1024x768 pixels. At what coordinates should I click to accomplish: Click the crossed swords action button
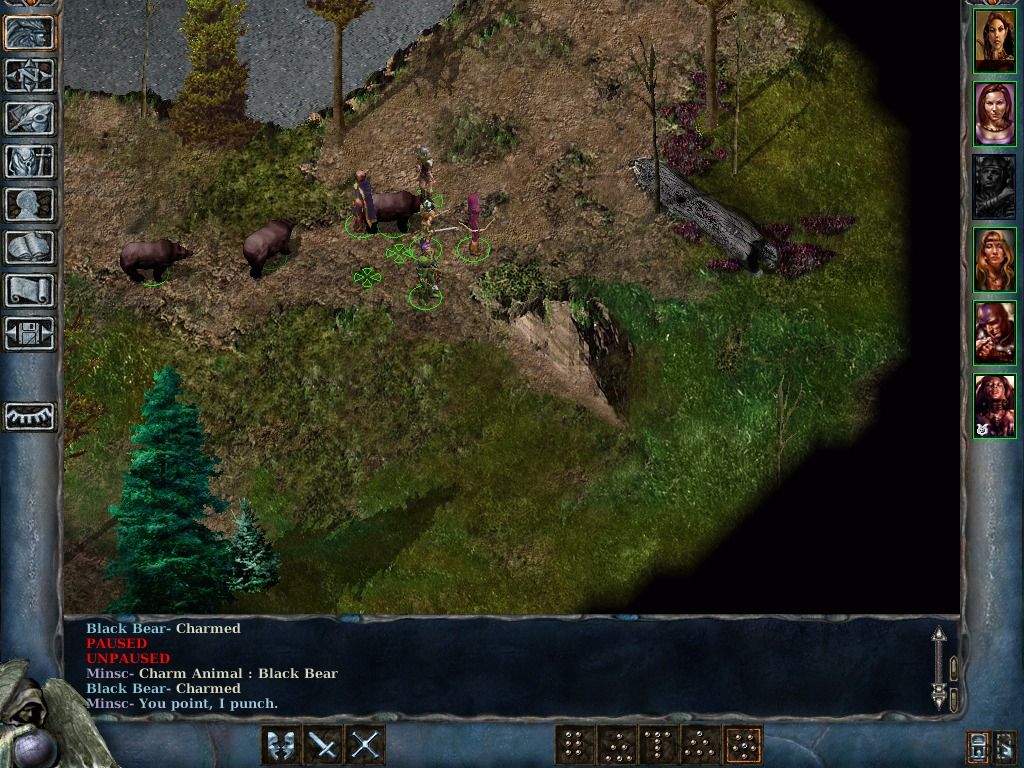[x=365, y=745]
